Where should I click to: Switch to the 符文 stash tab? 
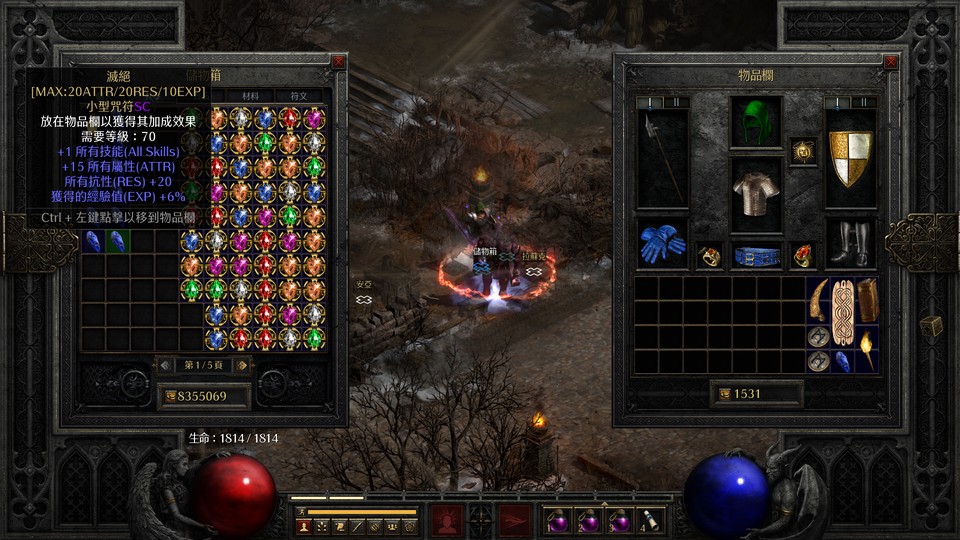299,96
